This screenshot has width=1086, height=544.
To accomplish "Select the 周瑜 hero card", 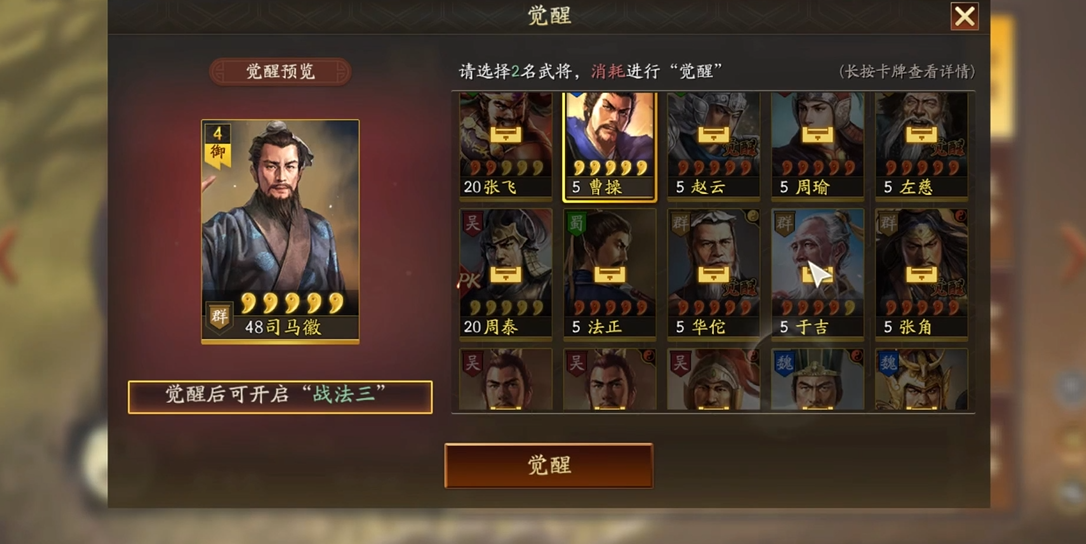I will coord(817,146).
